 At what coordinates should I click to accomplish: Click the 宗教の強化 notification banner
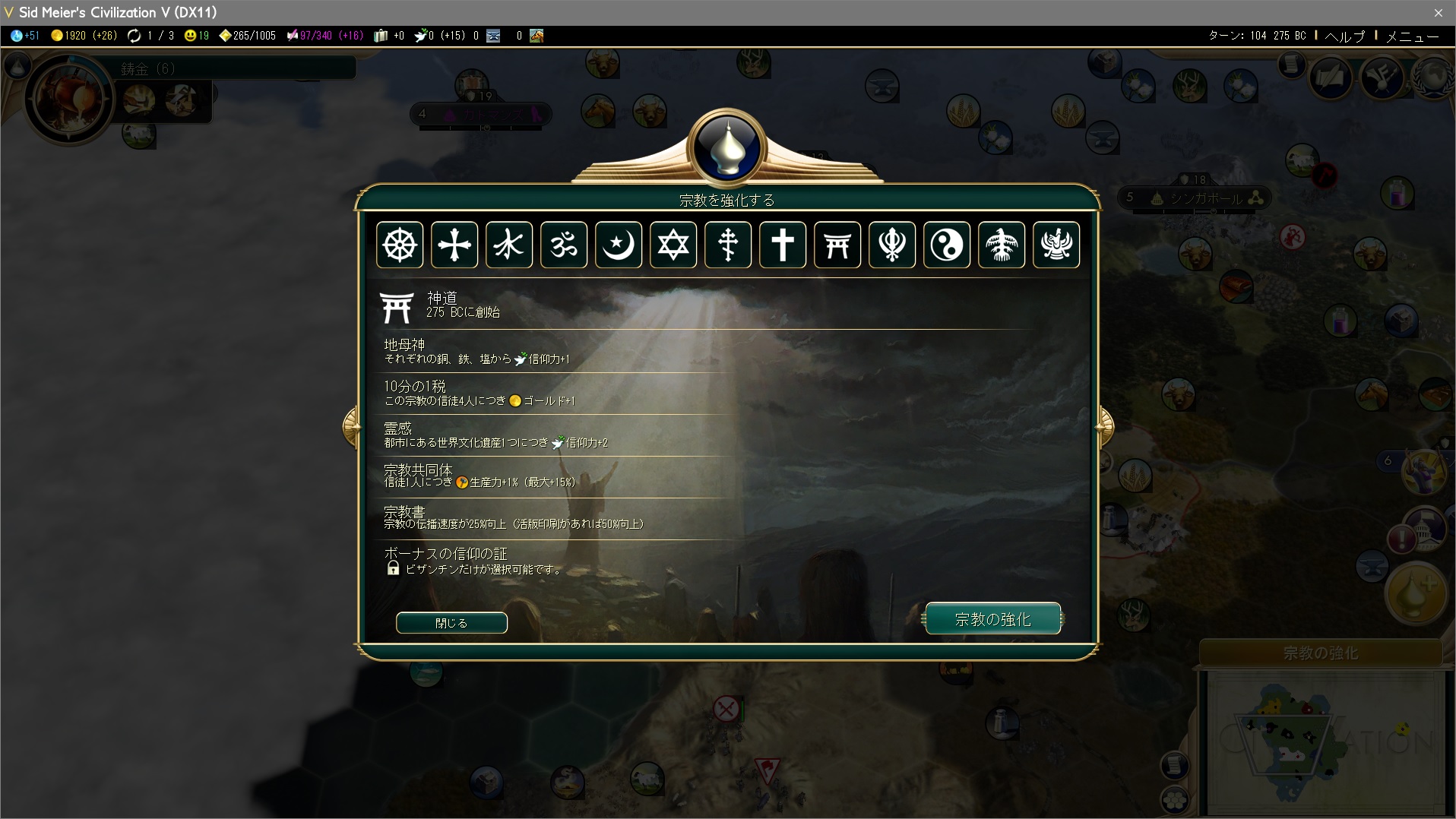click(x=1321, y=653)
